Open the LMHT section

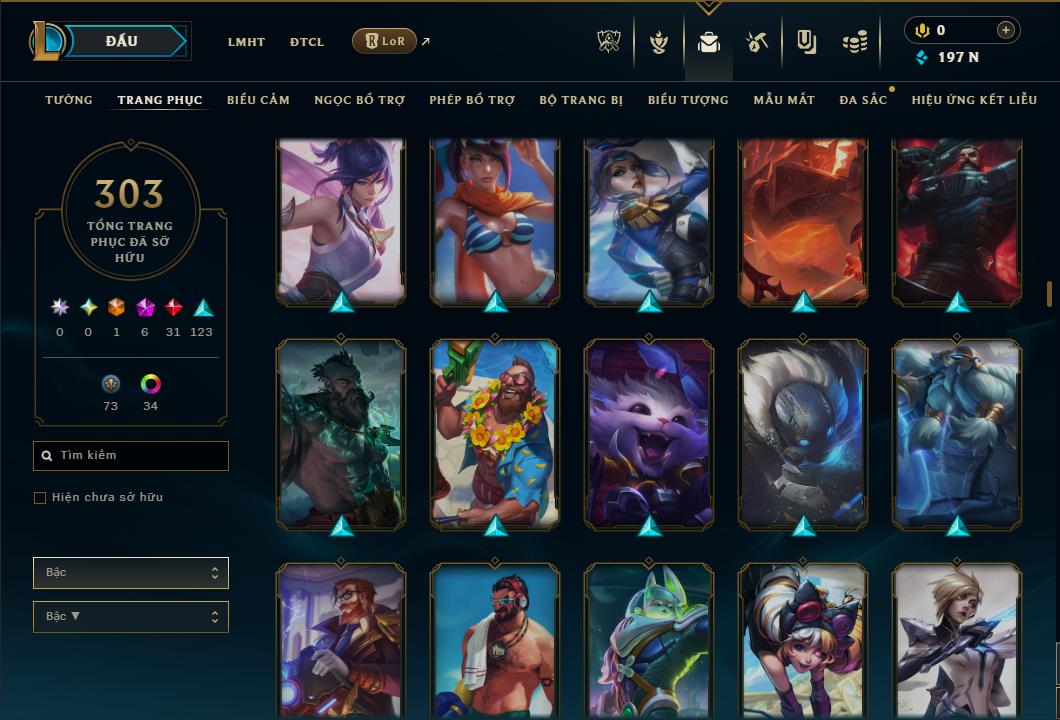pos(246,42)
